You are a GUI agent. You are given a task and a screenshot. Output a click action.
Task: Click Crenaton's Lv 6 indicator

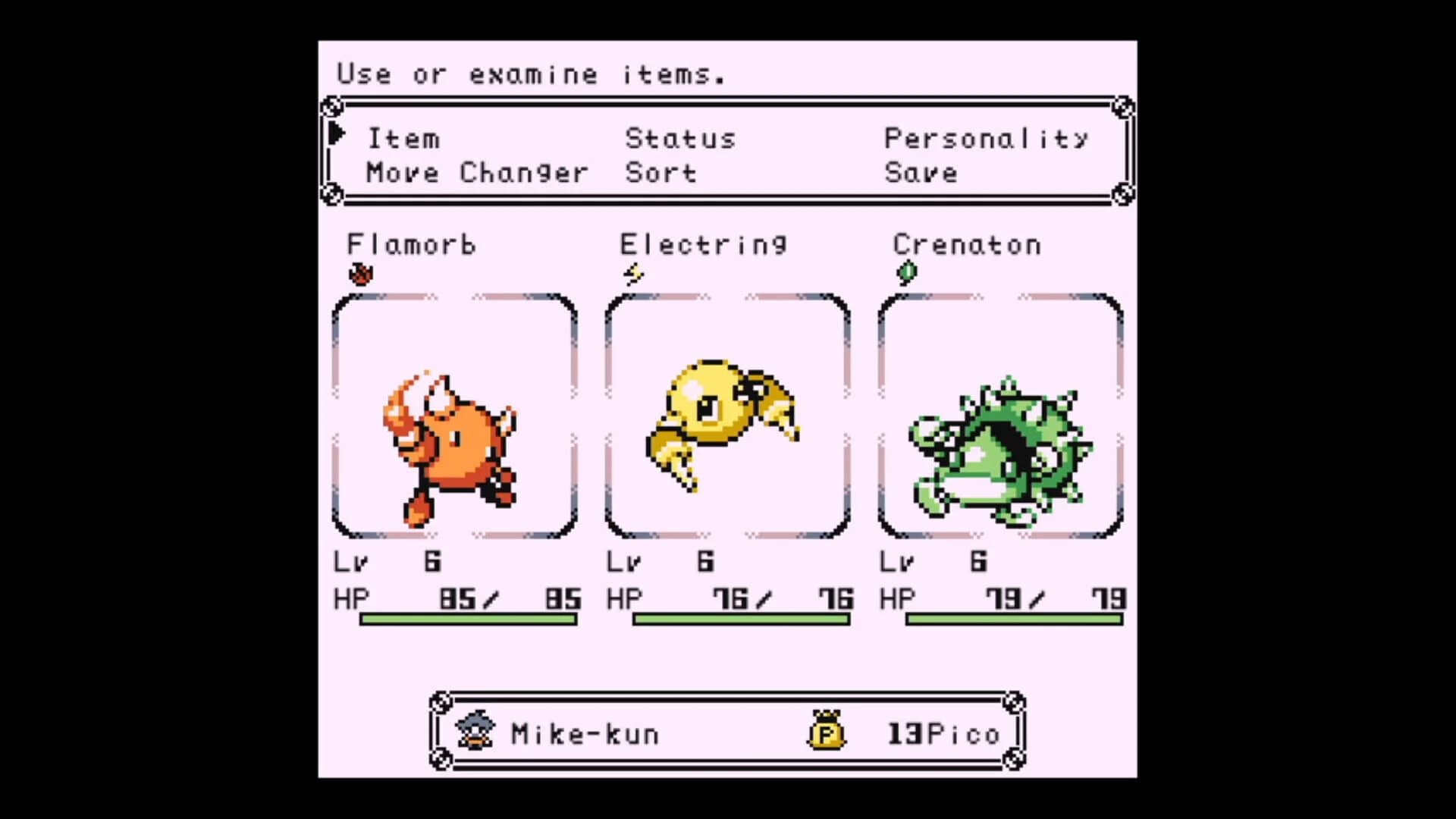point(933,561)
